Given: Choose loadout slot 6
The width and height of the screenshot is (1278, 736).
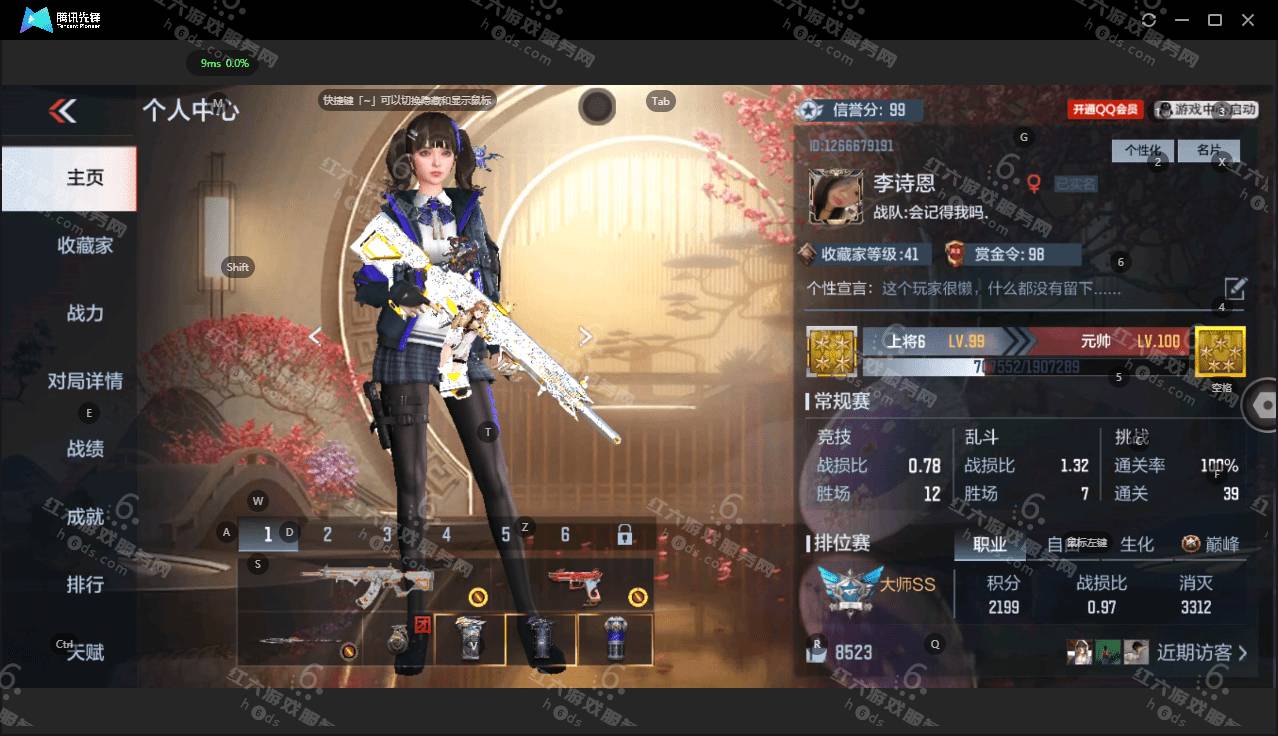Looking at the screenshot, I should [565, 535].
